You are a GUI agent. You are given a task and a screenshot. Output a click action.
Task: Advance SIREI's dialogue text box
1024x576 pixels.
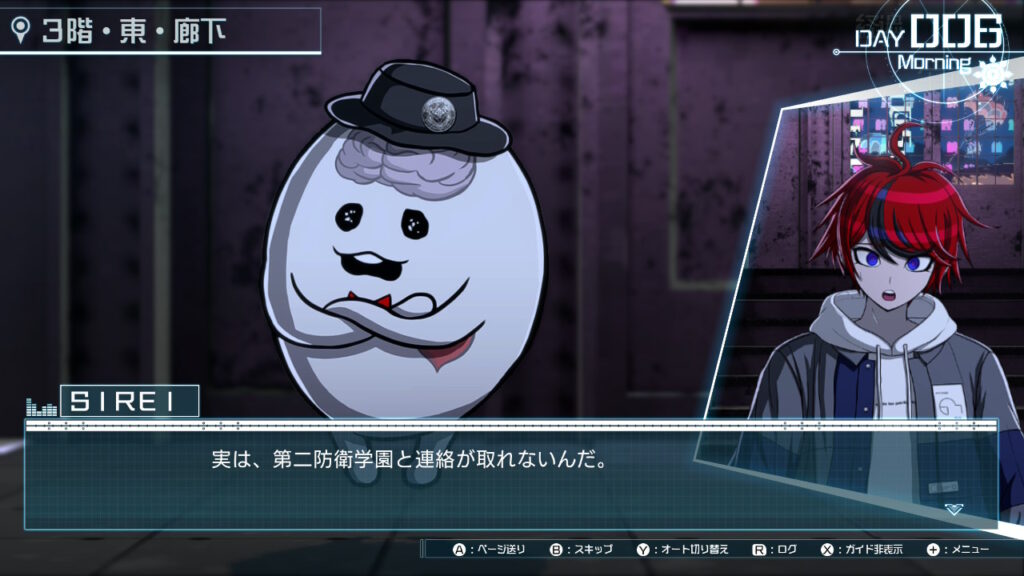[x=510, y=473]
